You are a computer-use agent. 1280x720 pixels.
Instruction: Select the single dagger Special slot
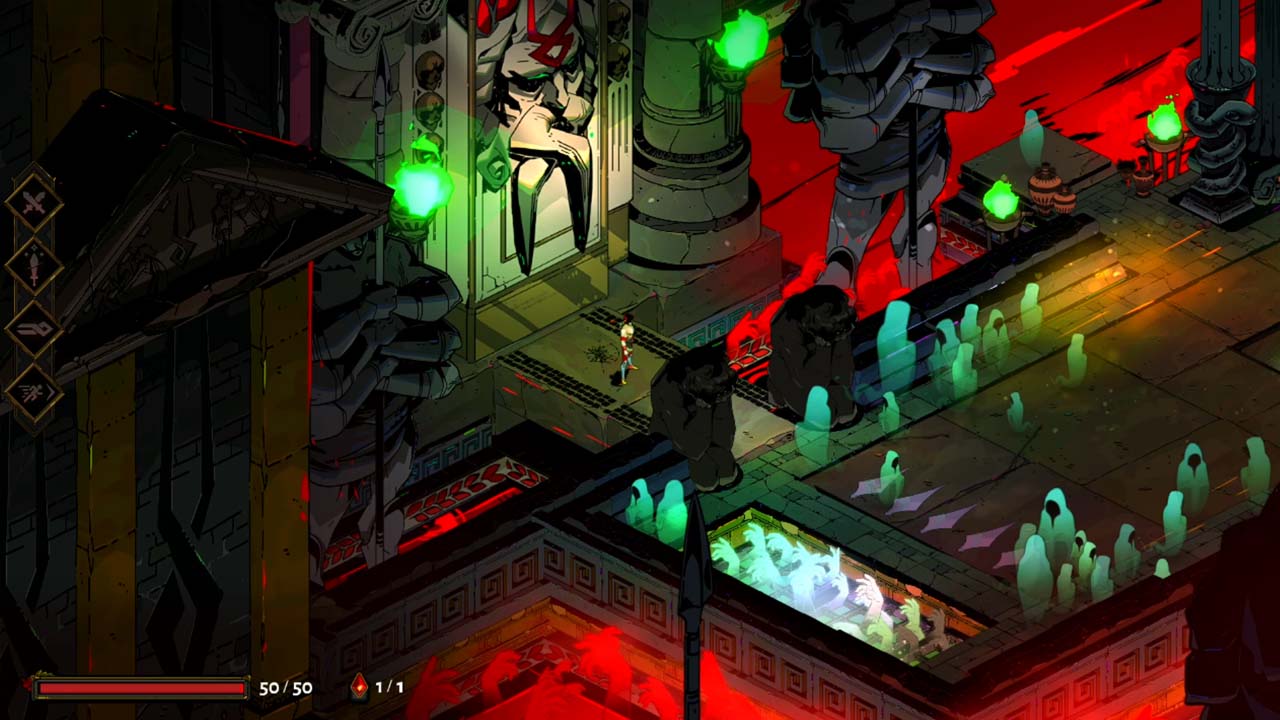[34, 266]
